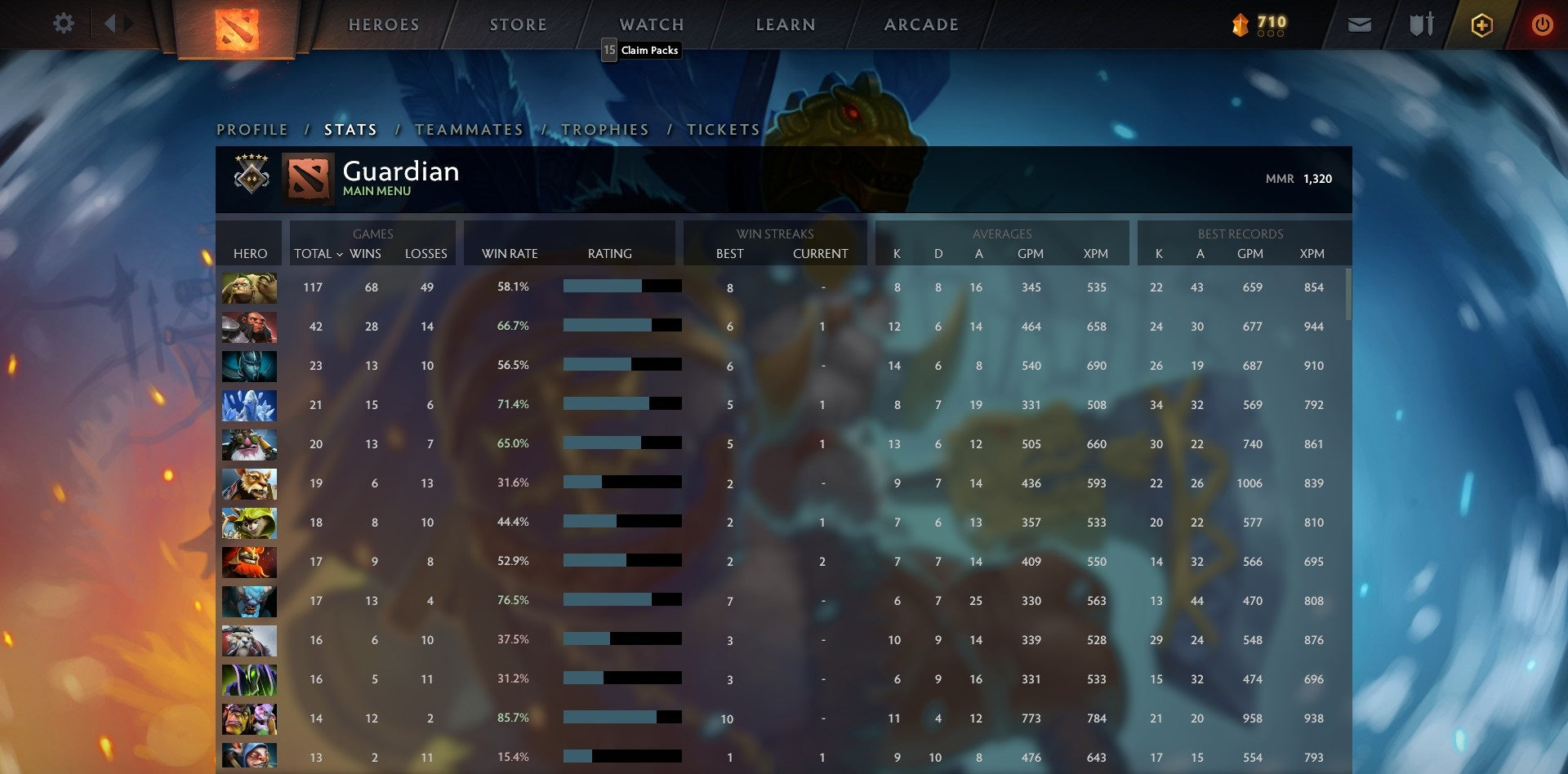This screenshot has width=1568, height=774.
Task: Go to the PROFILE page
Action: point(252,129)
